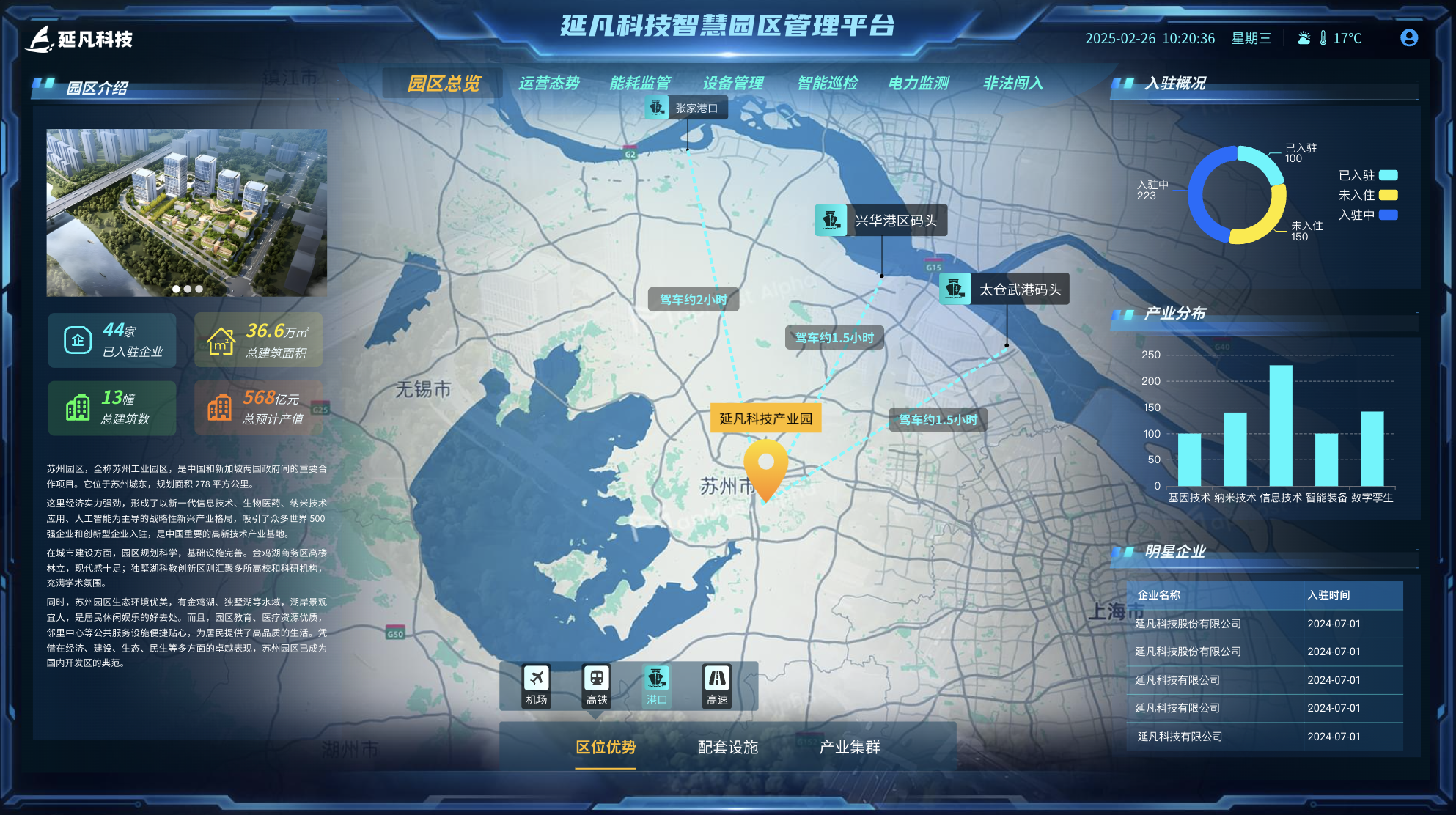The width and height of the screenshot is (1456, 815).
Task: Select the second carousel dot under park image
Action: tap(186, 289)
